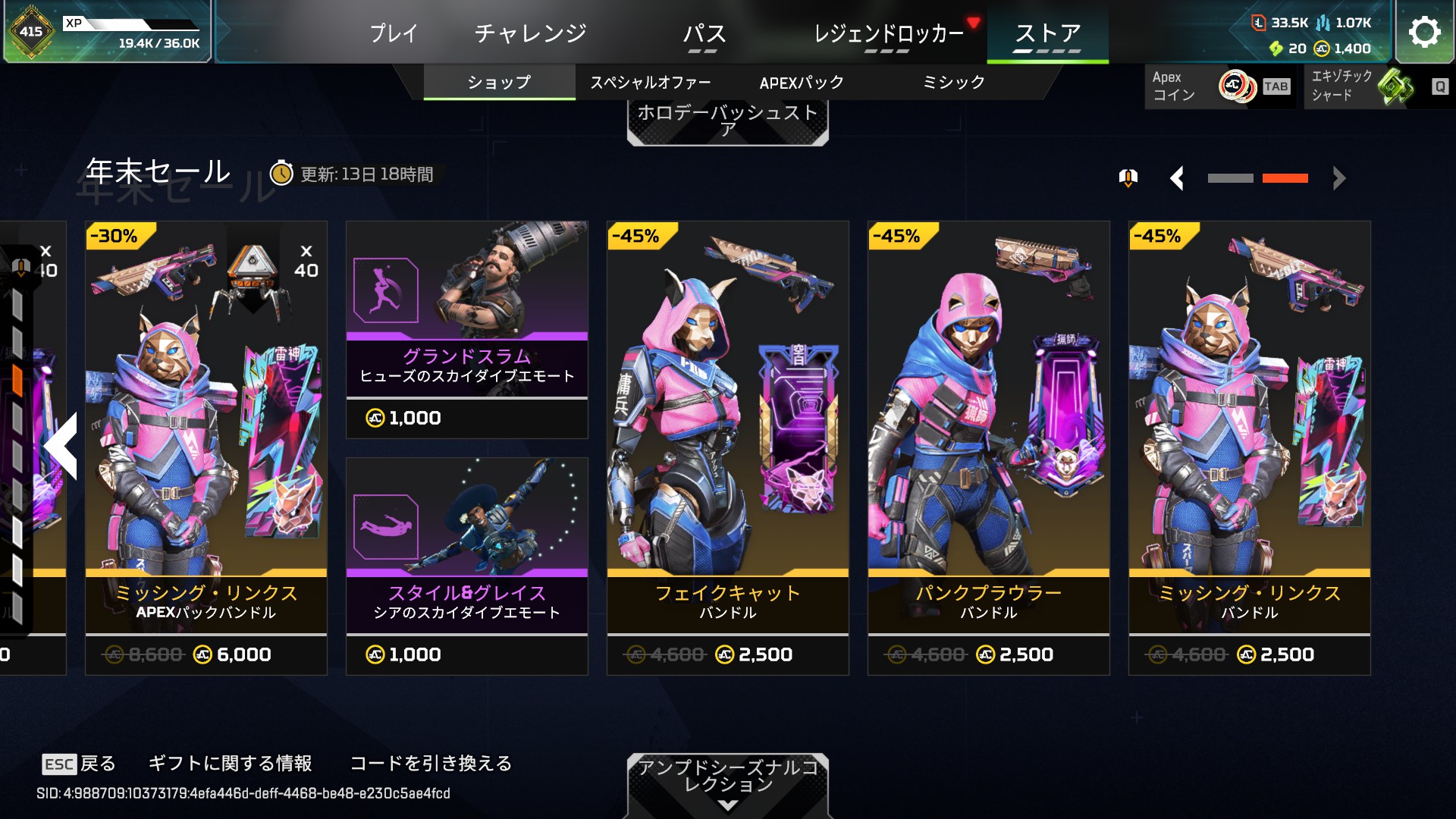1456x819 pixels.
Task: Click the Apex コイン purchase button
Action: pyautogui.click(x=1219, y=86)
